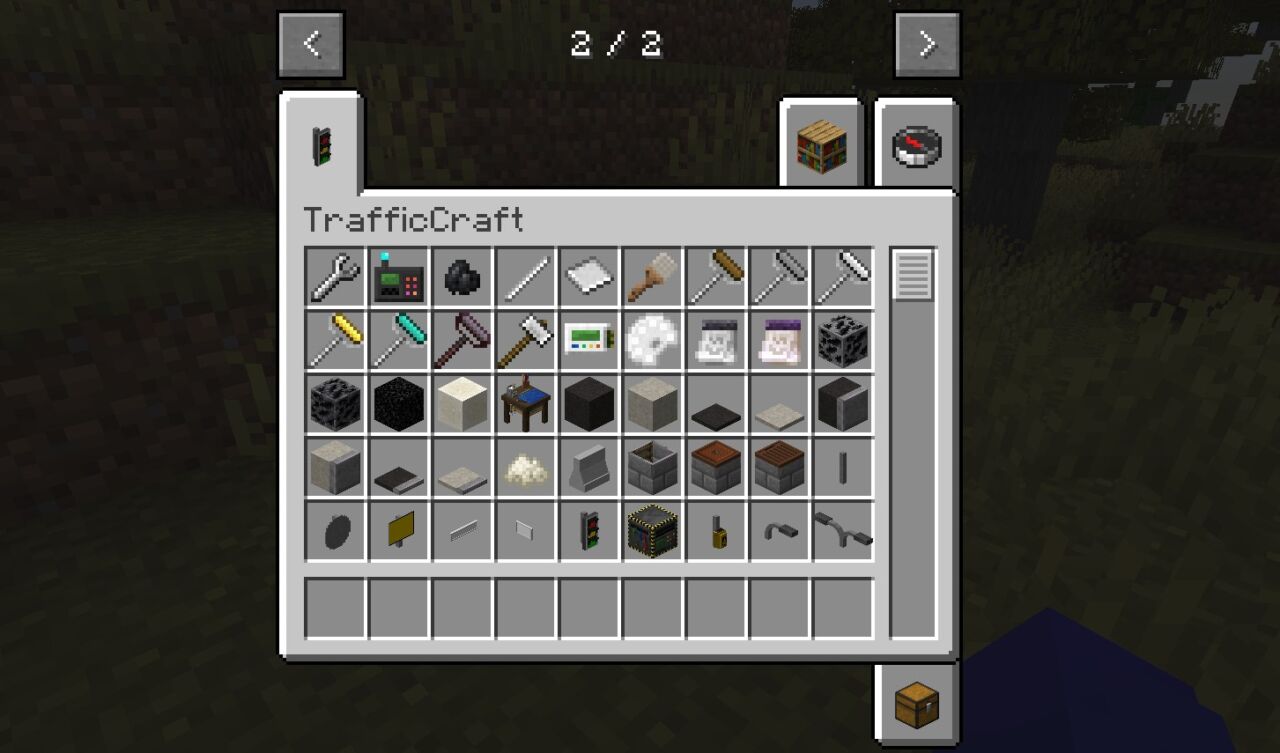This screenshot has width=1280, height=753.
Task: Click the inventory scrollbar handle
Action: click(x=911, y=273)
